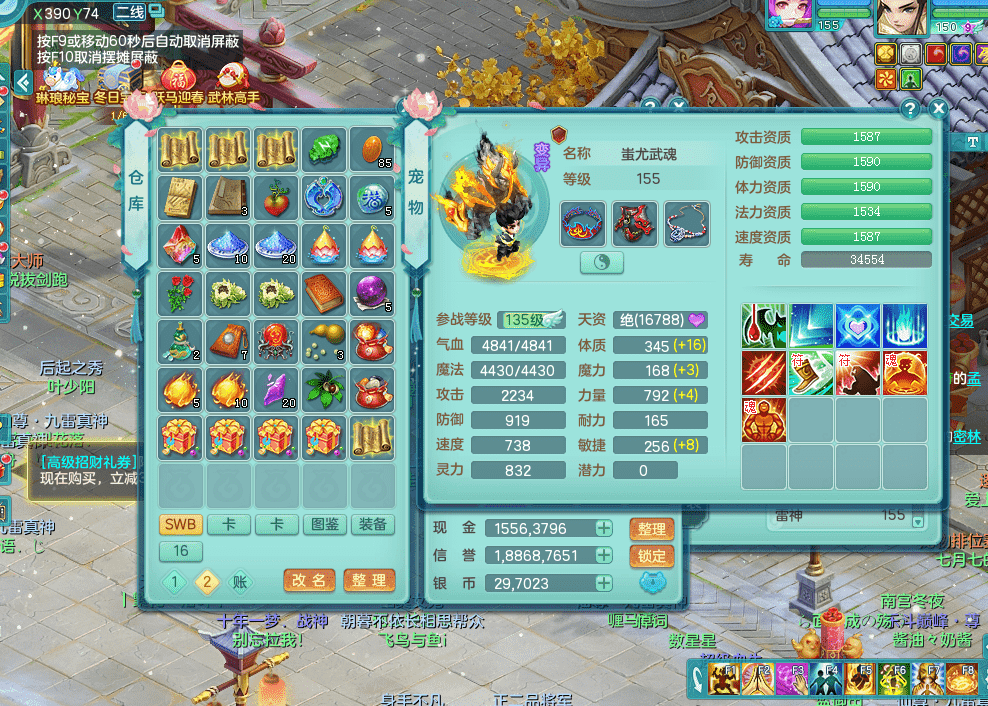Click the 改名 rename button

[x=309, y=580]
